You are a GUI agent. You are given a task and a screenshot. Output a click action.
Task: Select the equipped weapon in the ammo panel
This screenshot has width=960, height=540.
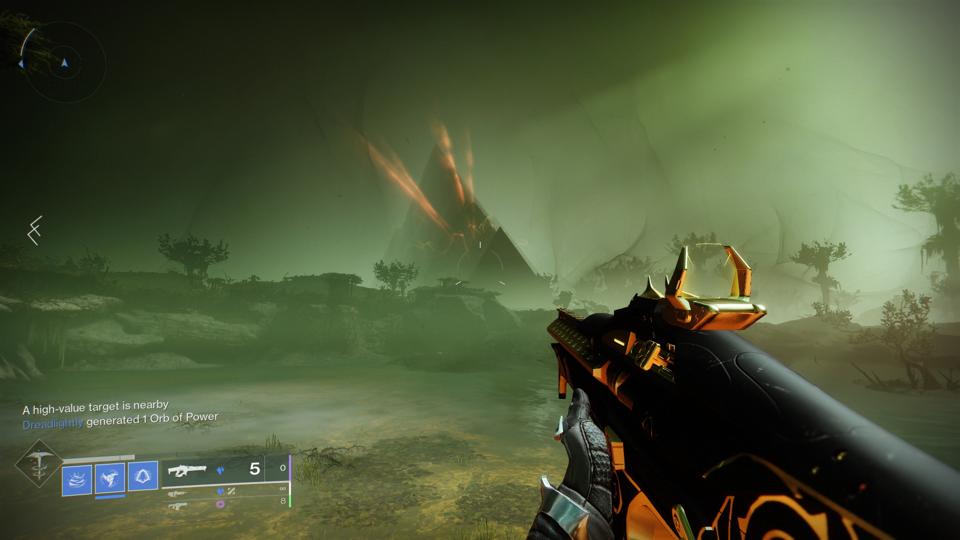(x=187, y=468)
